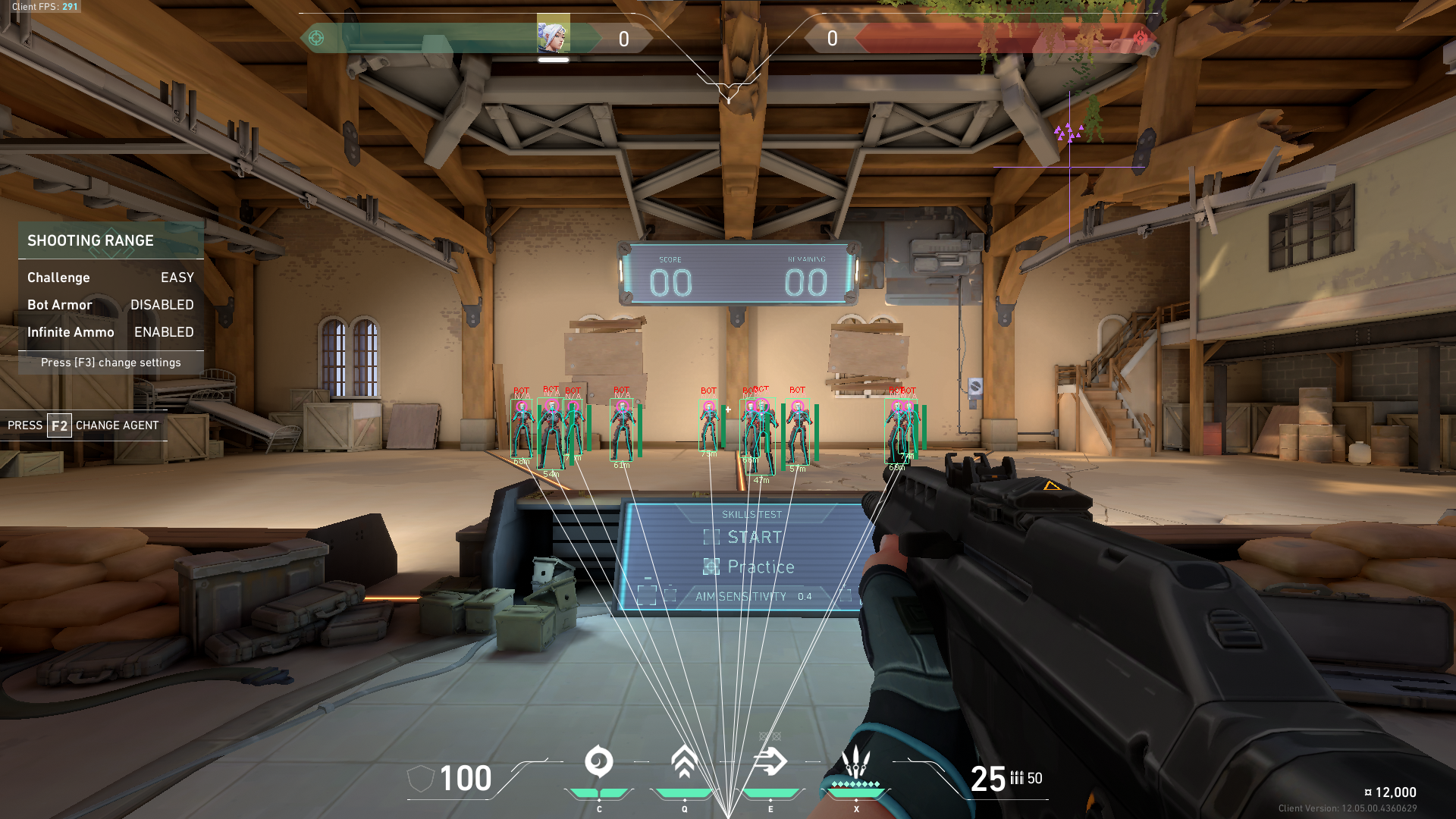Toggle the Practice mode checkbox

[x=711, y=566]
